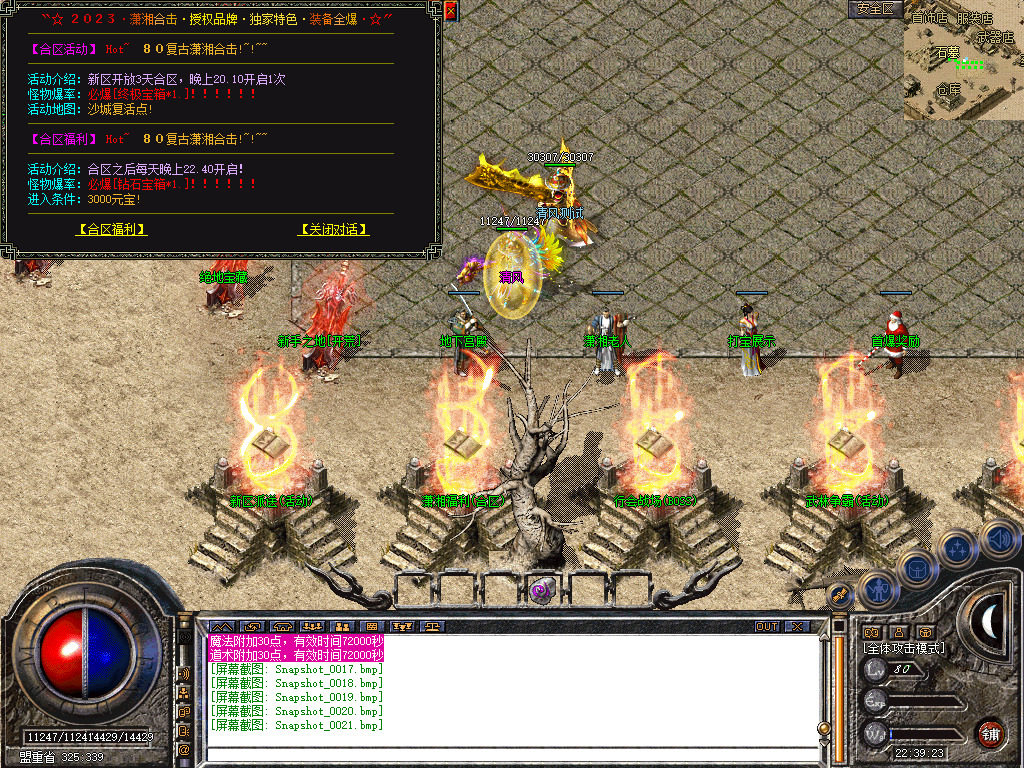1024x768 pixels.
Task: Choose 关闭对话 to end the dialogue
Action: coord(333,229)
